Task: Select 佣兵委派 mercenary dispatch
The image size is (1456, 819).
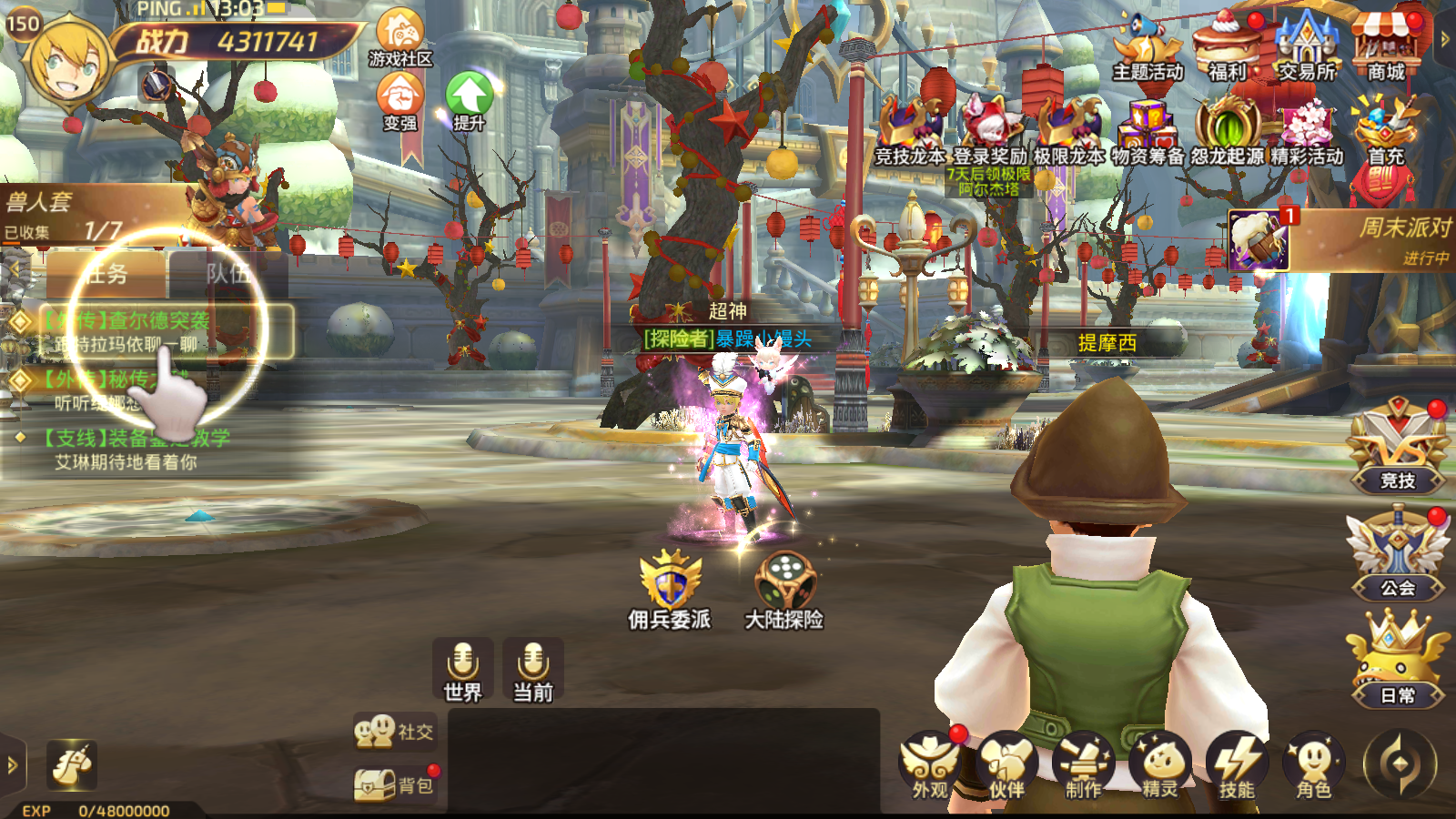Action: coord(670,590)
